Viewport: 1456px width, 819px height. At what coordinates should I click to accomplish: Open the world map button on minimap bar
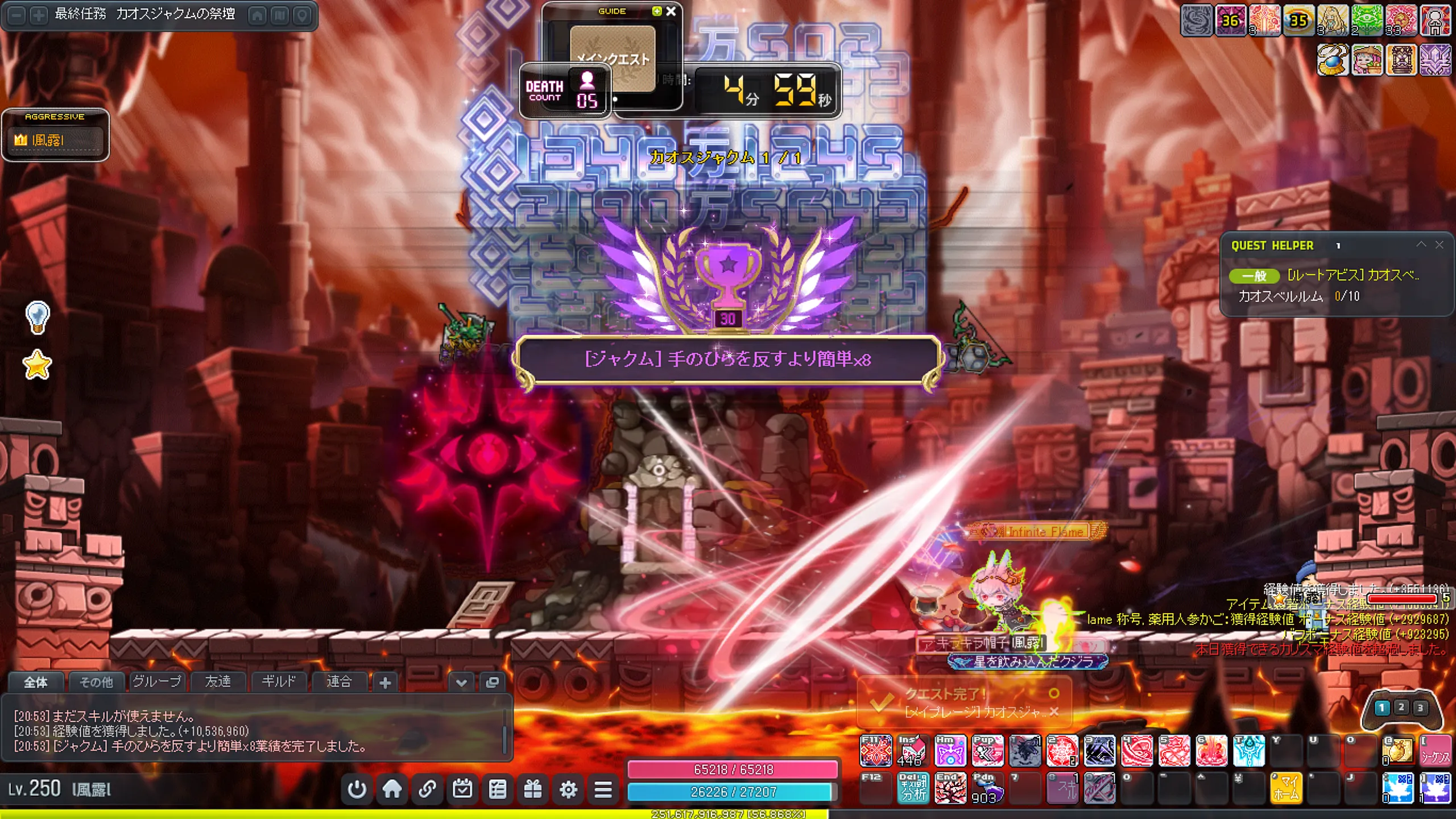[279, 15]
